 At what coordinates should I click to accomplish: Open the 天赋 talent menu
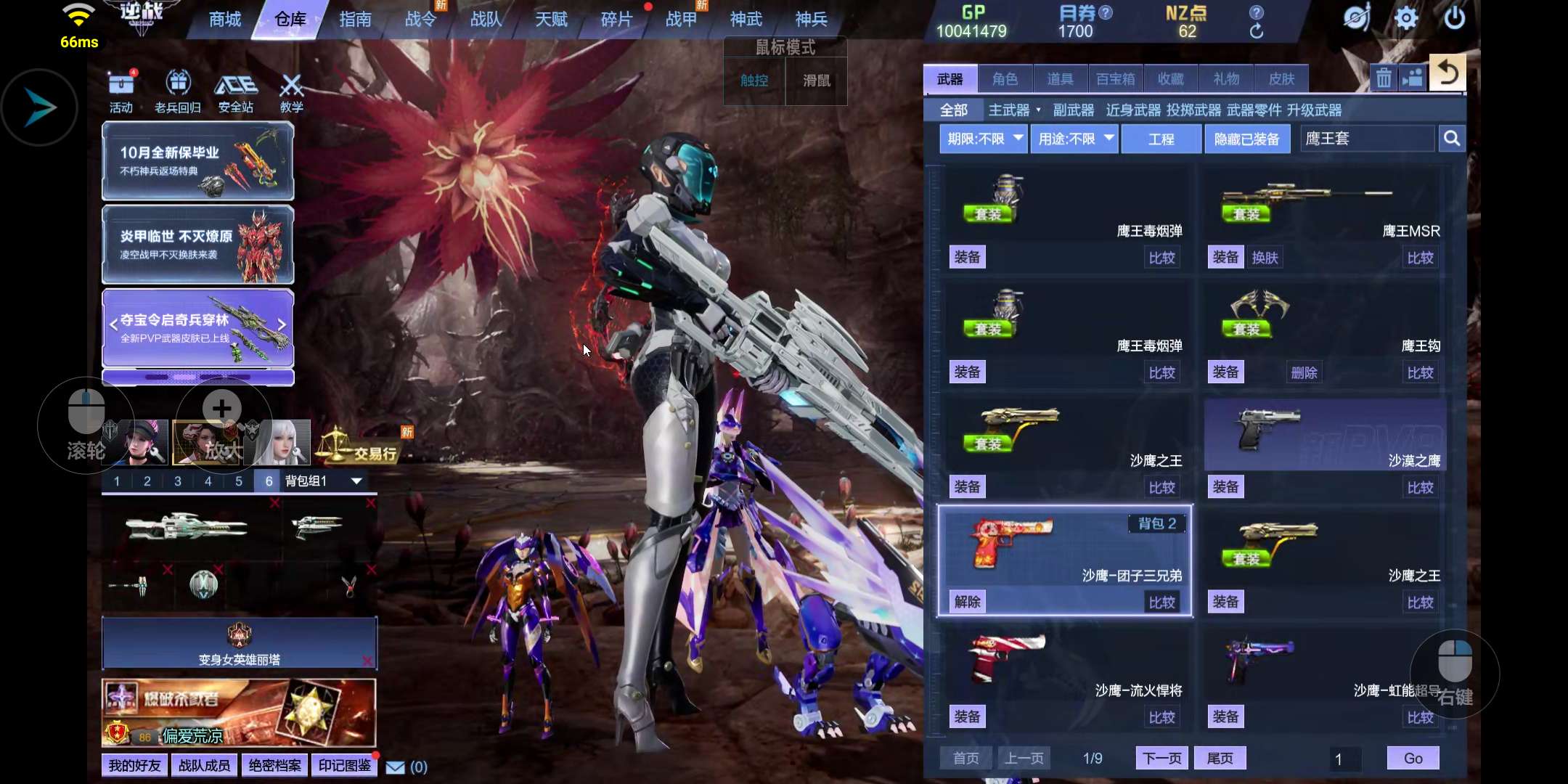[x=551, y=20]
